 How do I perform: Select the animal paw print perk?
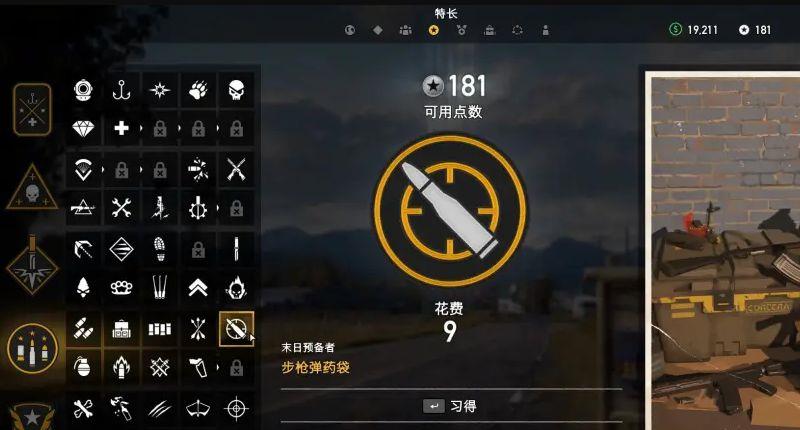198,90
